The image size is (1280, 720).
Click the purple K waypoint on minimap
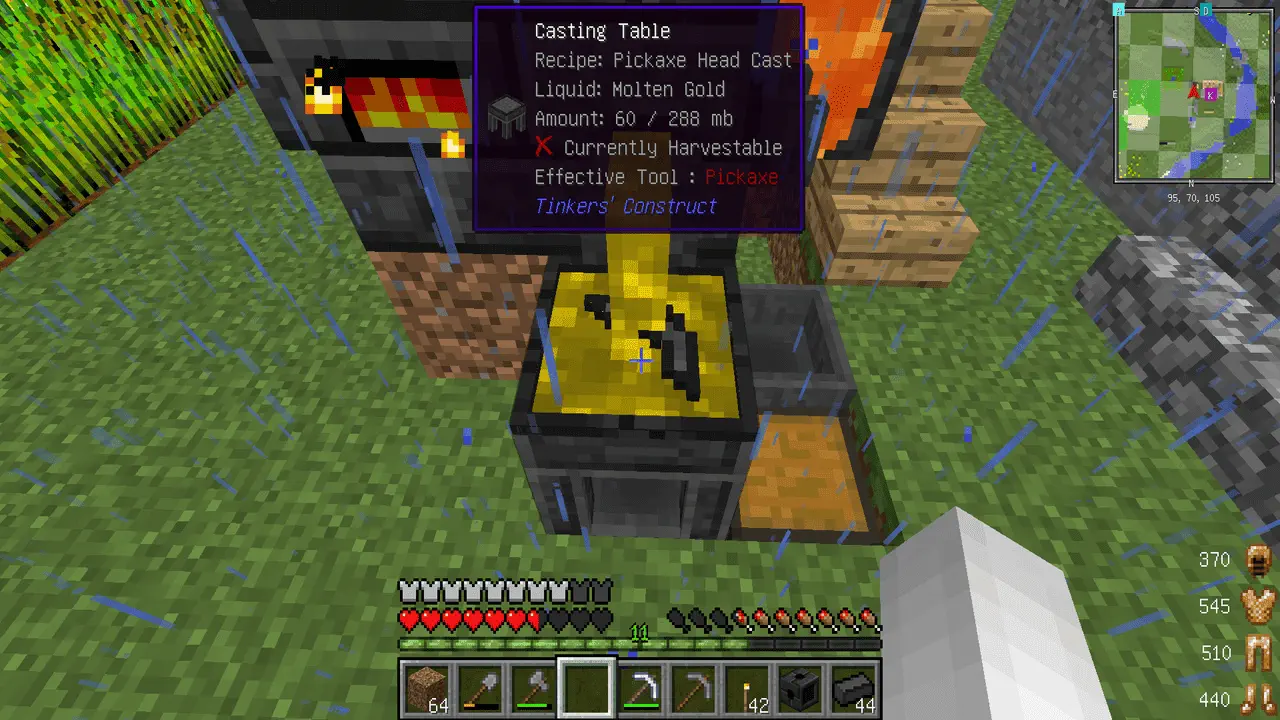click(x=1212, y=93)
